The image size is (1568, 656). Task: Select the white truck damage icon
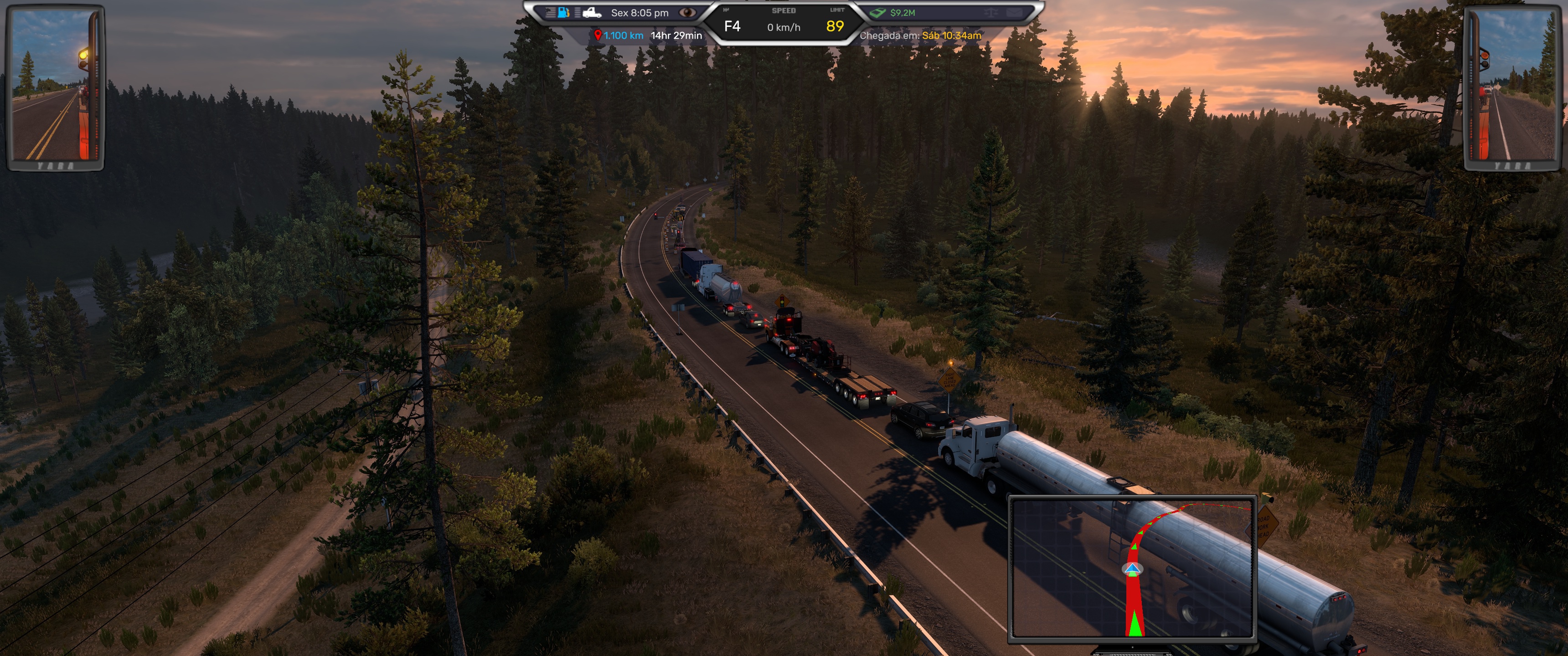tap(591, 12)
